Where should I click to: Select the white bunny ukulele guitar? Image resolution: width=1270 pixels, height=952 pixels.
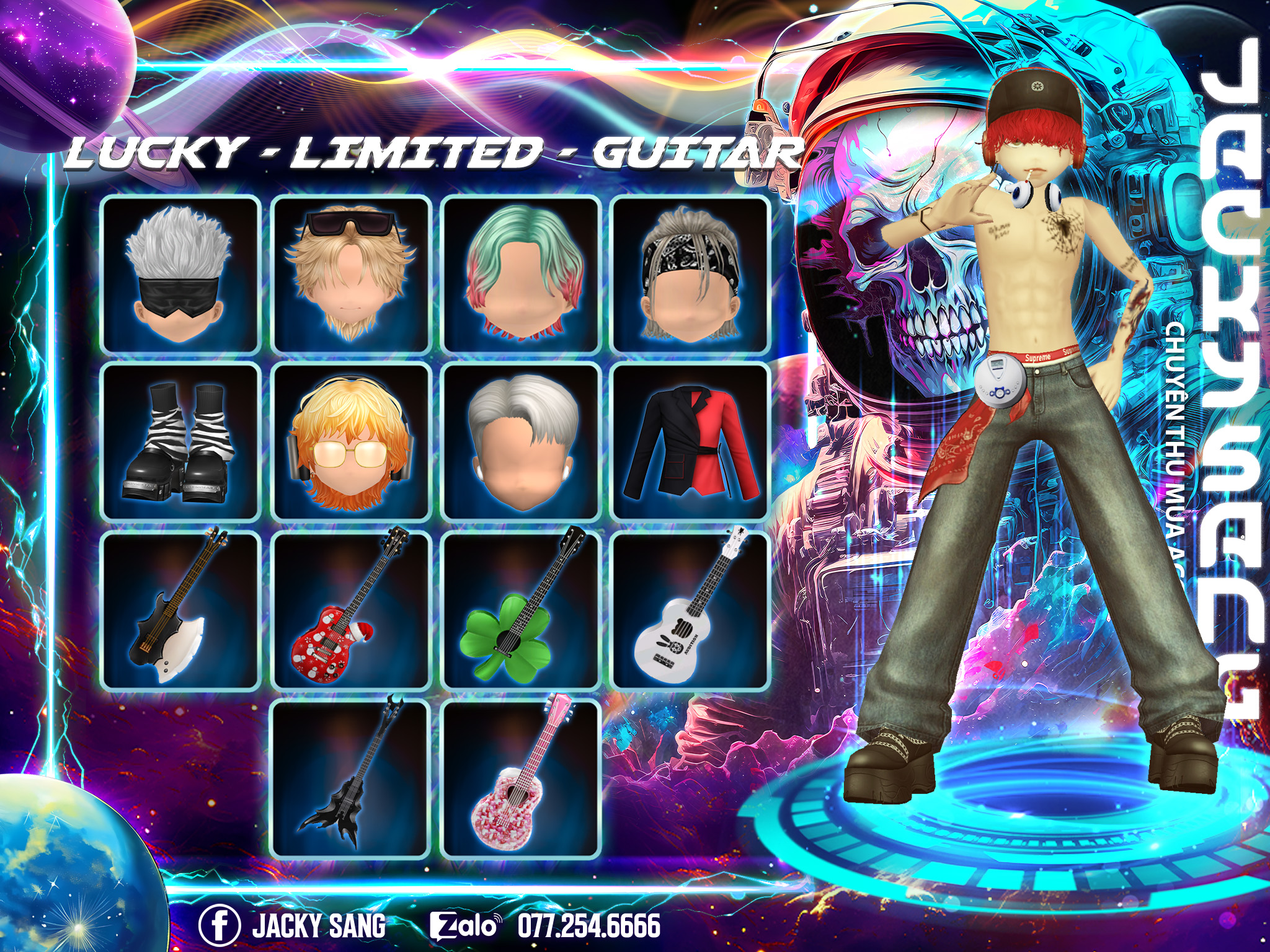pos(690,610)
